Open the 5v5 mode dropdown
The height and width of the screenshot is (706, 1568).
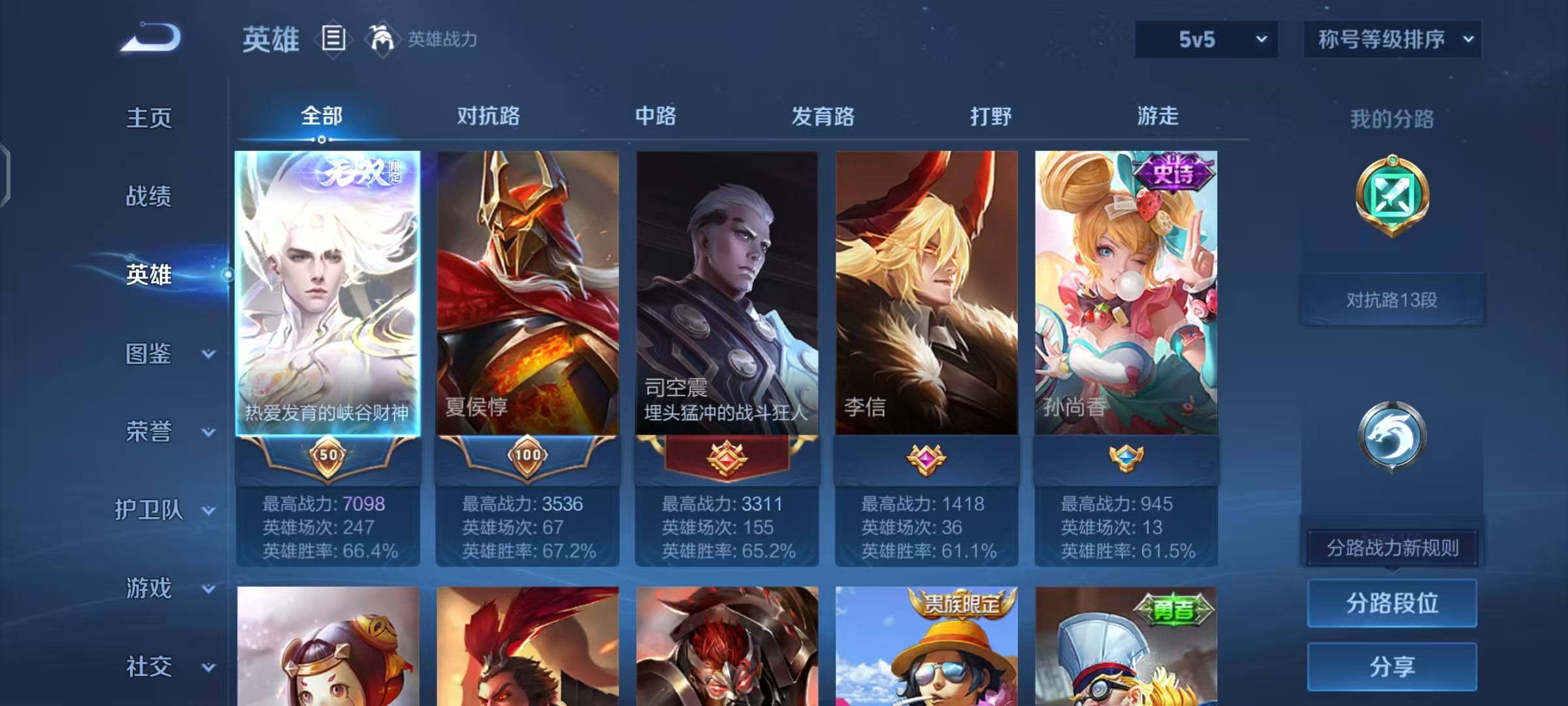(x=1205, y=39)
